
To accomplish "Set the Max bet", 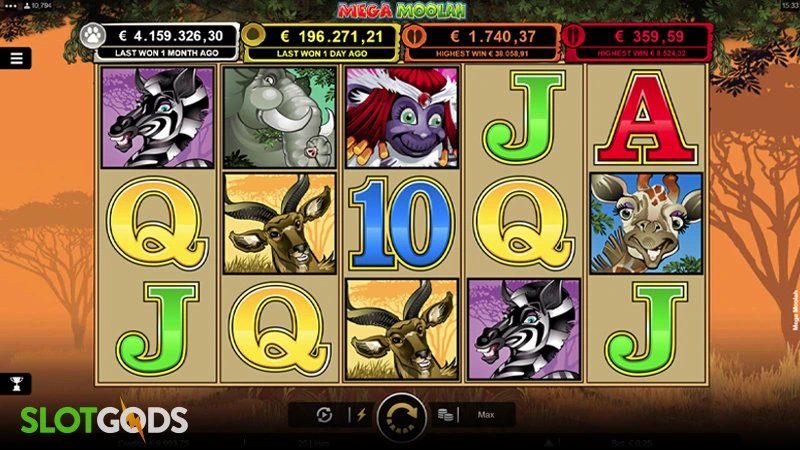I will (486, 415).
